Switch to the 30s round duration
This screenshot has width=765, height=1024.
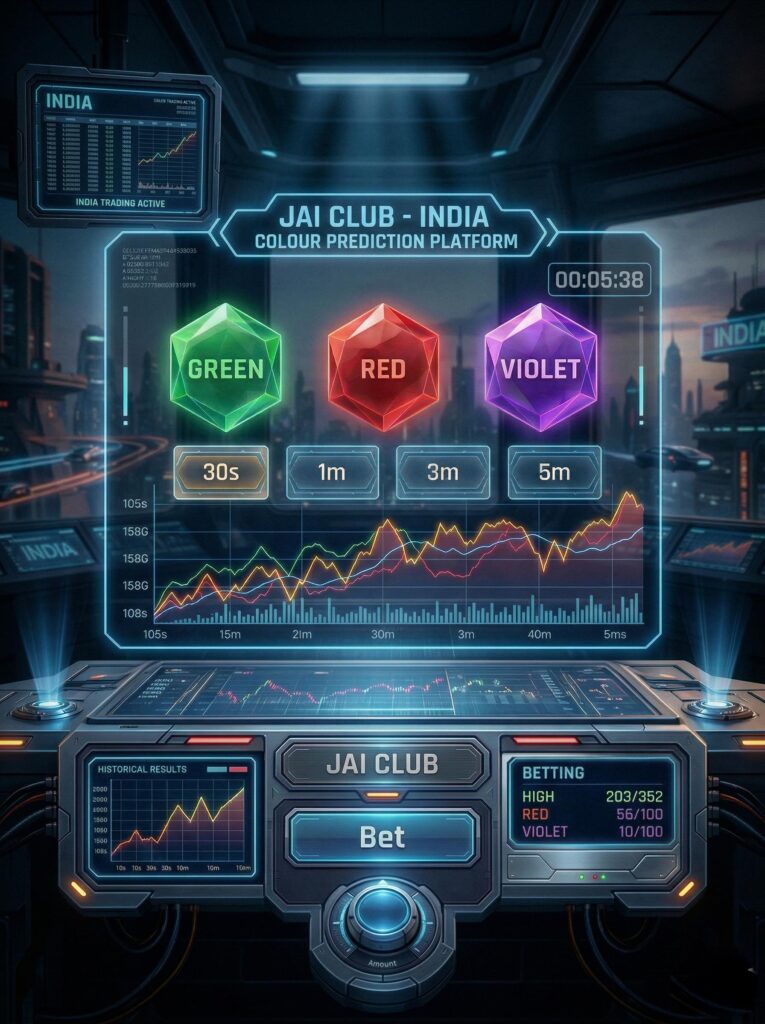220,472
